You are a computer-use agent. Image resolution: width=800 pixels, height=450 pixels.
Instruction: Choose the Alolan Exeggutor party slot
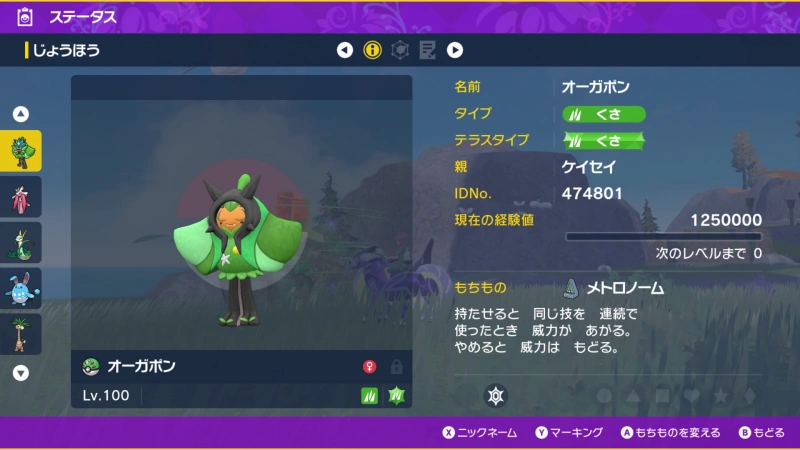(x=21, y=334)
